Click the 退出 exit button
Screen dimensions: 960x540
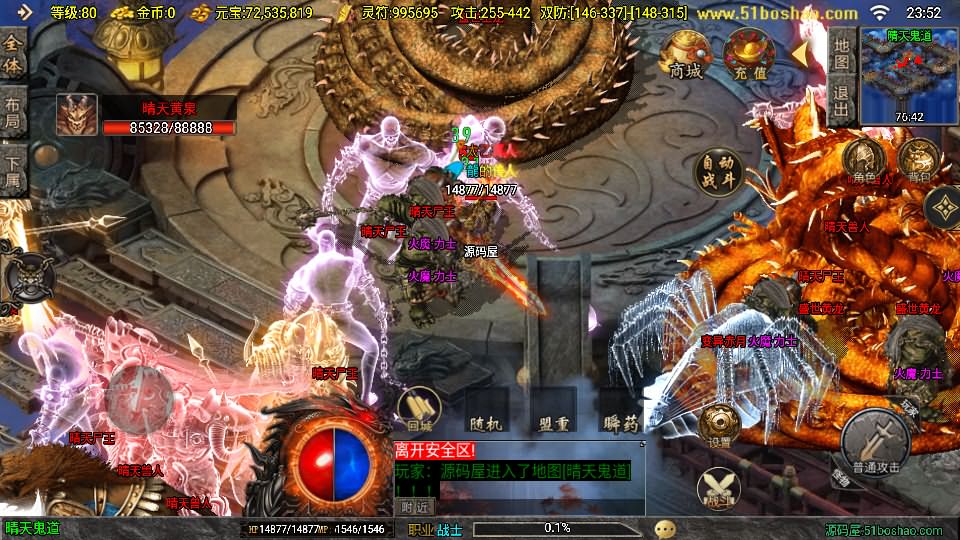[842, 100]
